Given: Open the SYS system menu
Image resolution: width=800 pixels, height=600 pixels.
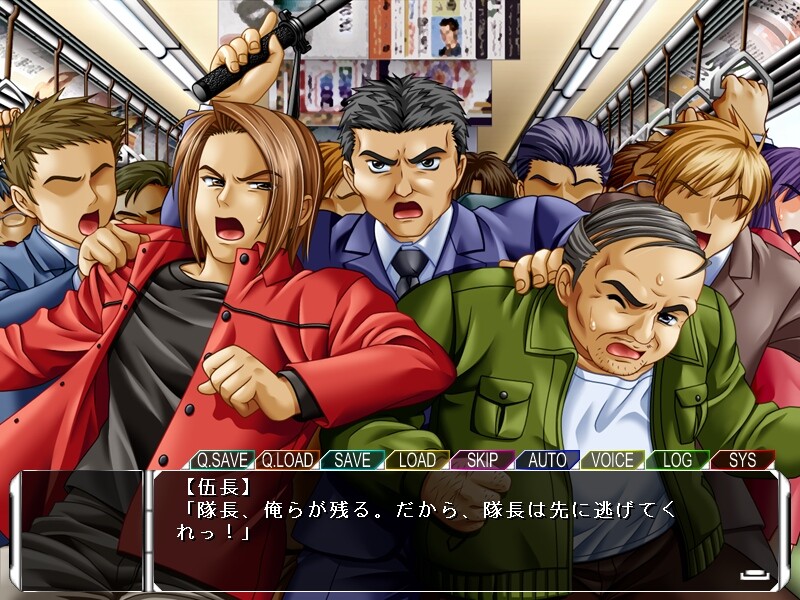Looking at the screenshot, I should point(742,460).
